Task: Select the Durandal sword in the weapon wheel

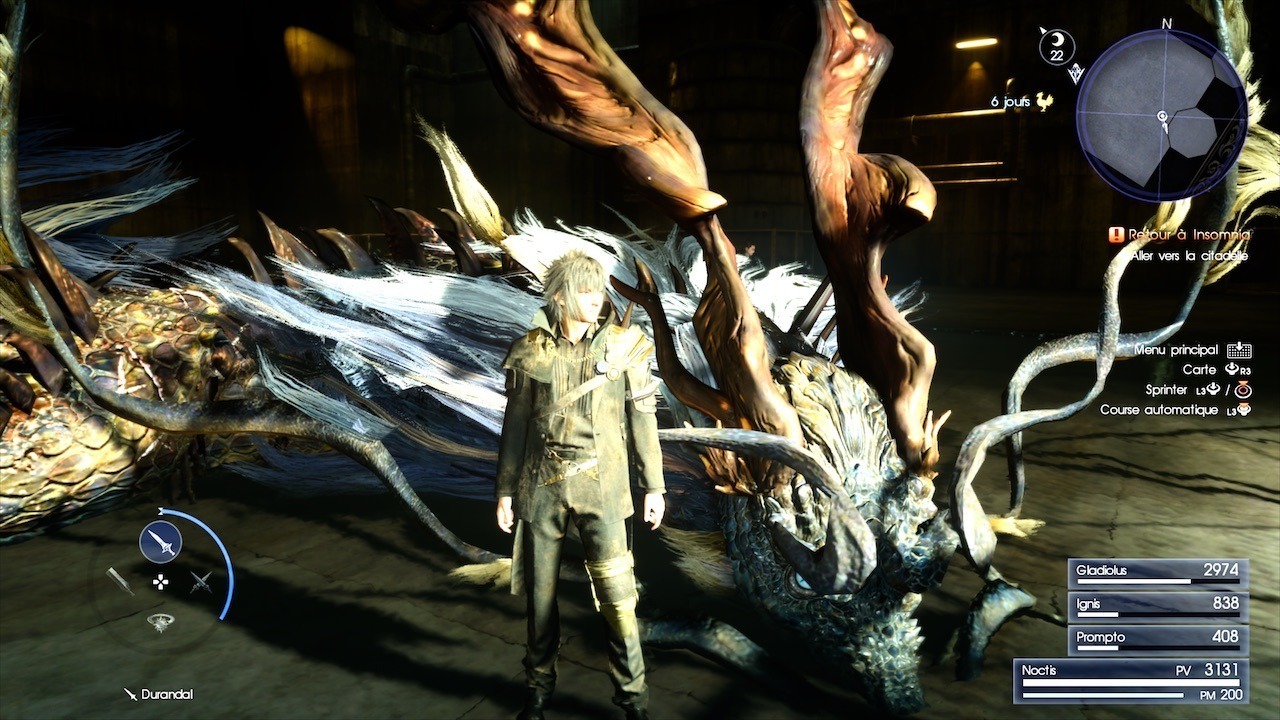Action: 160,542
